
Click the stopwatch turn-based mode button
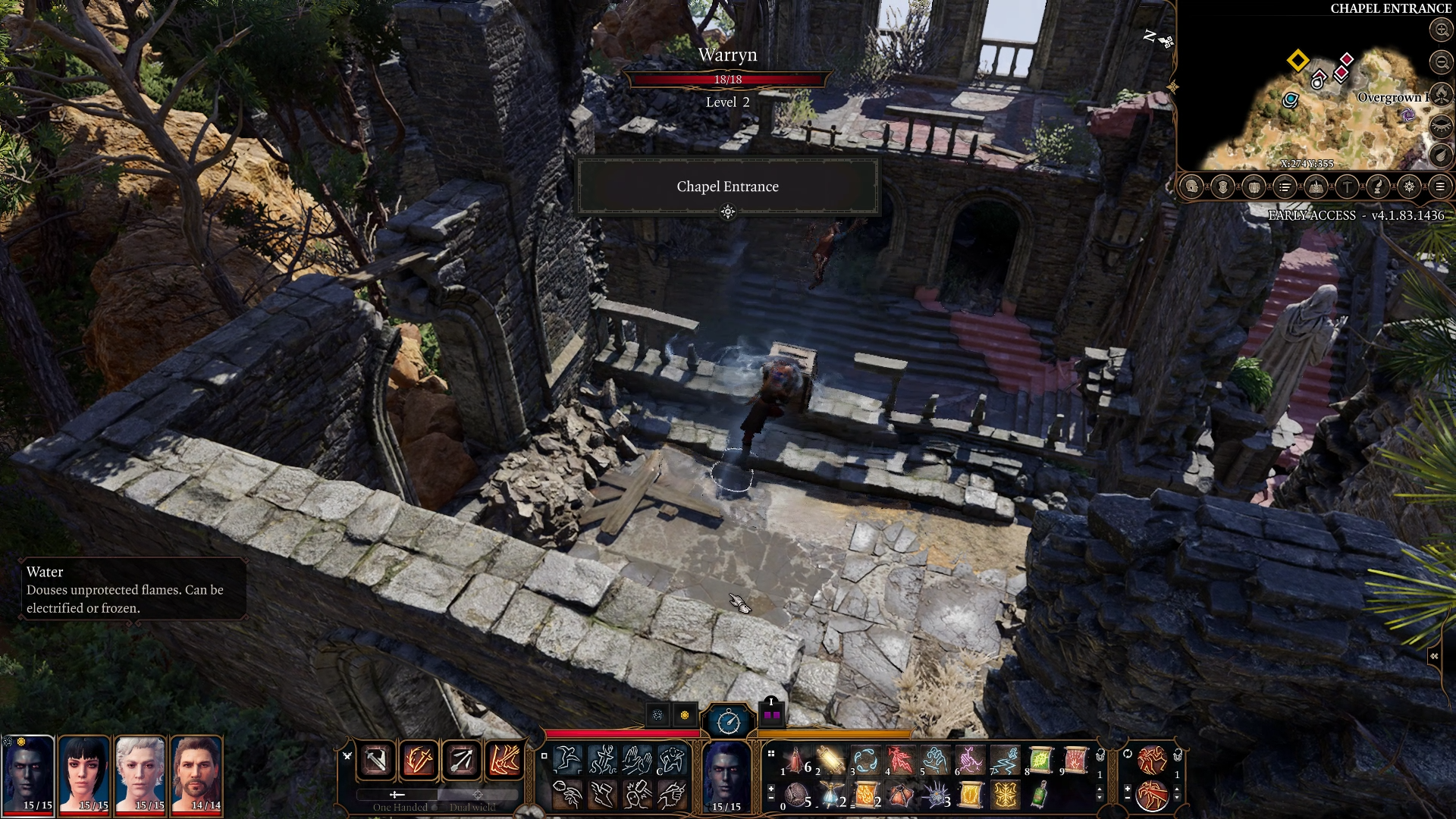[728, 720]
